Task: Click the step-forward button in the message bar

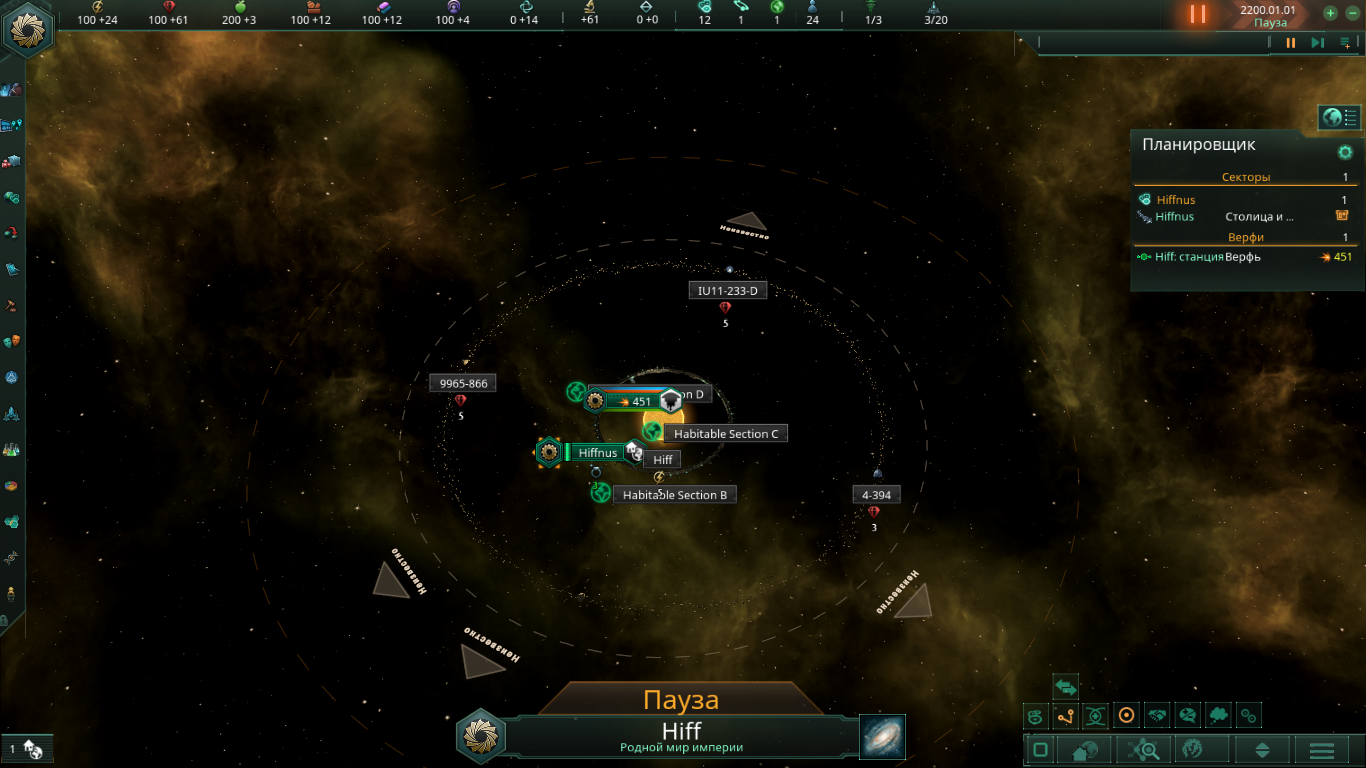Action: tap(1318, 43)
